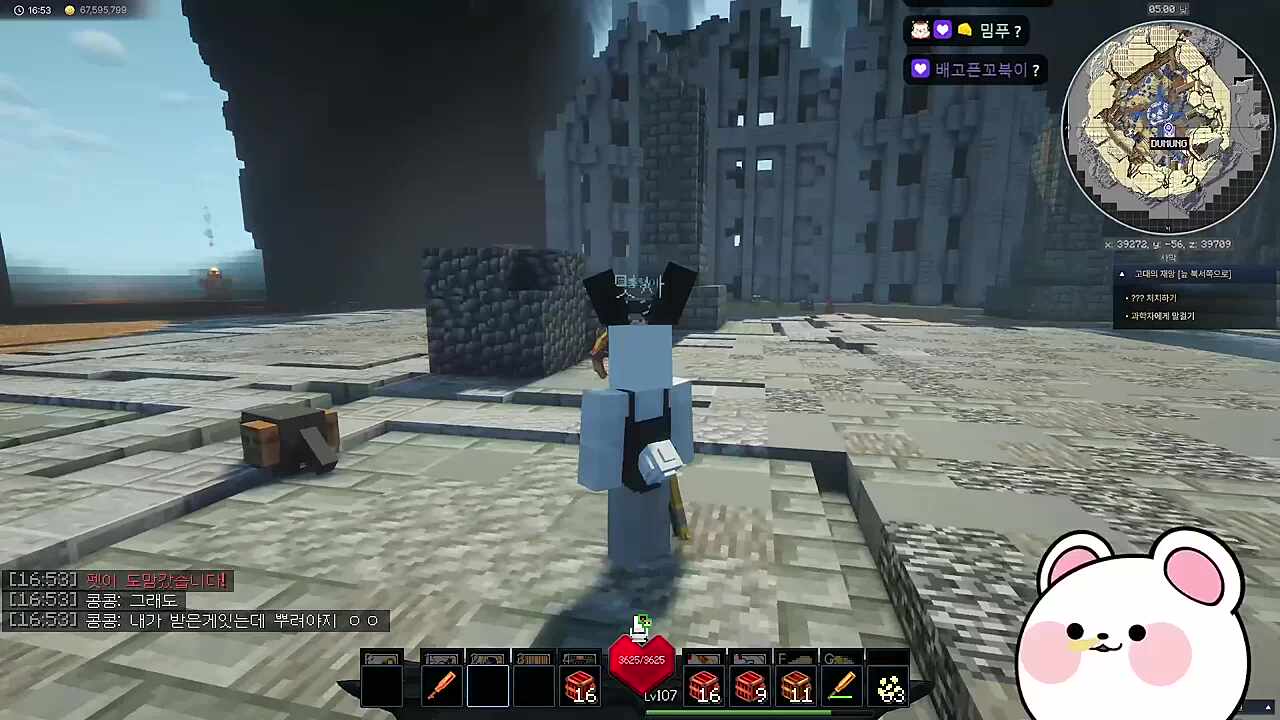Select the 과학자에게 말걸기 quest objective
The height and width of the screenshot is (720, 1280).
point(1161,316)
